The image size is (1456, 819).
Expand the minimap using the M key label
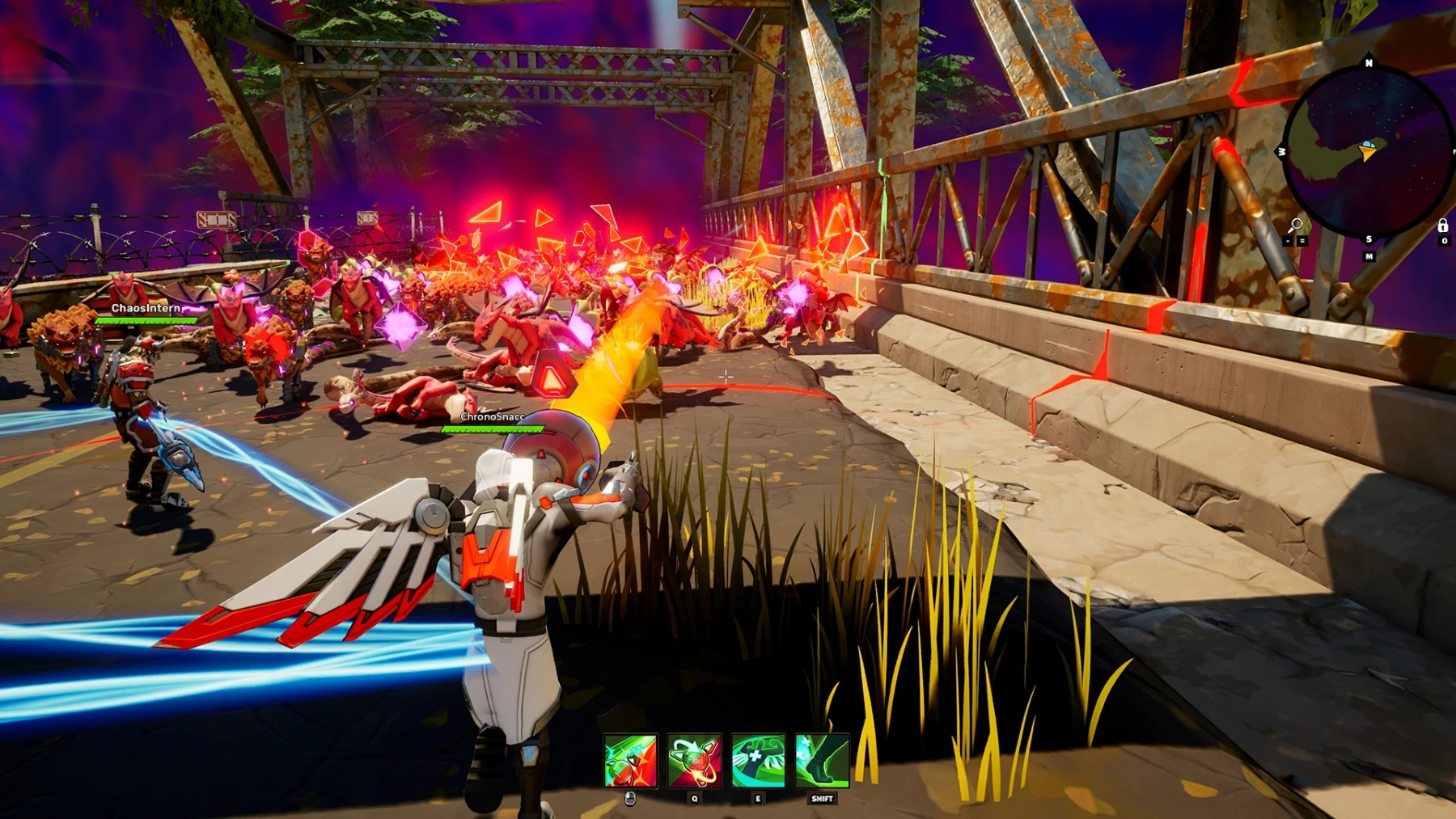[1369, 256]
